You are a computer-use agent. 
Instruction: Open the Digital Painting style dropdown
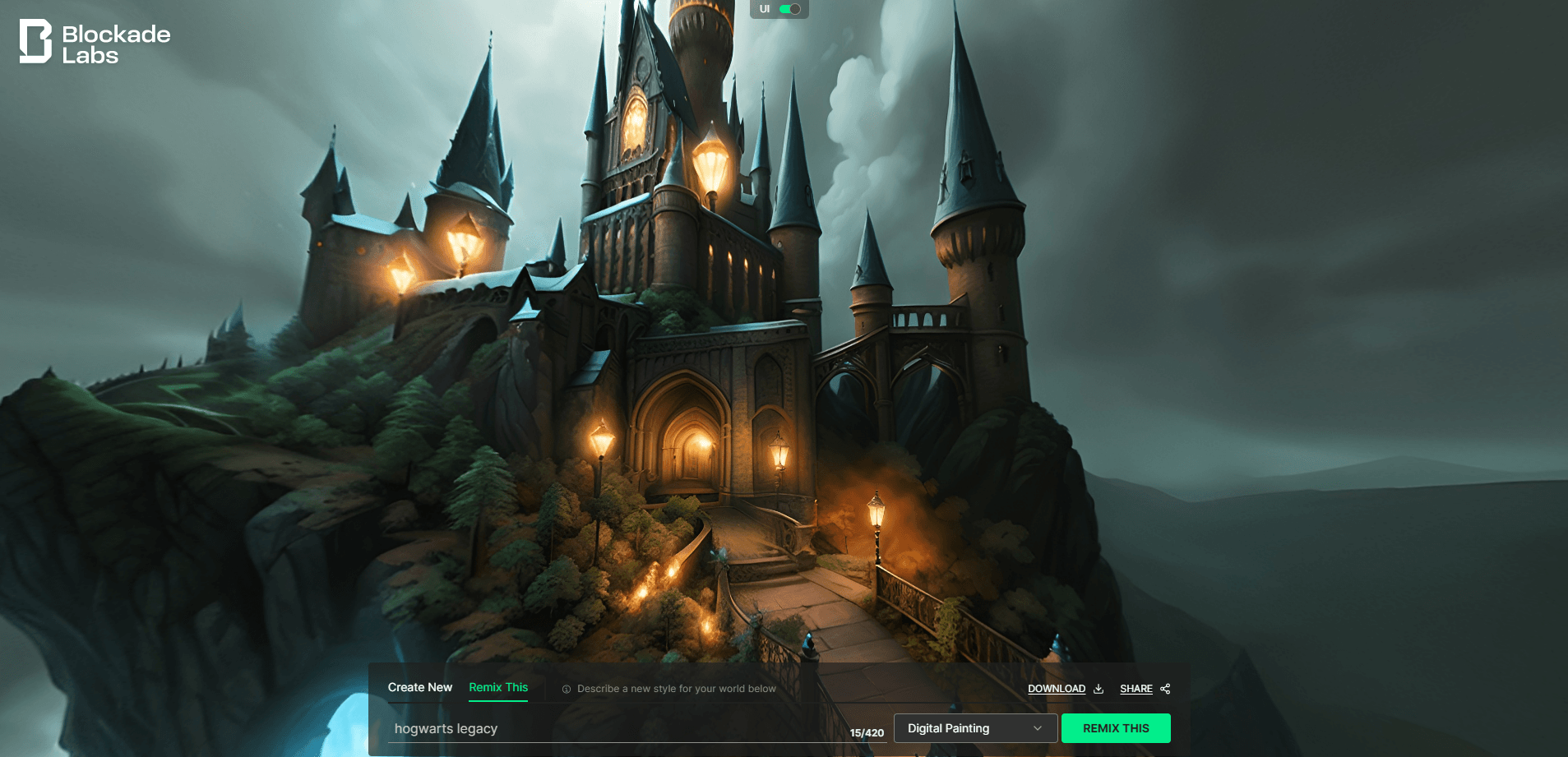(x=974, y=728)
